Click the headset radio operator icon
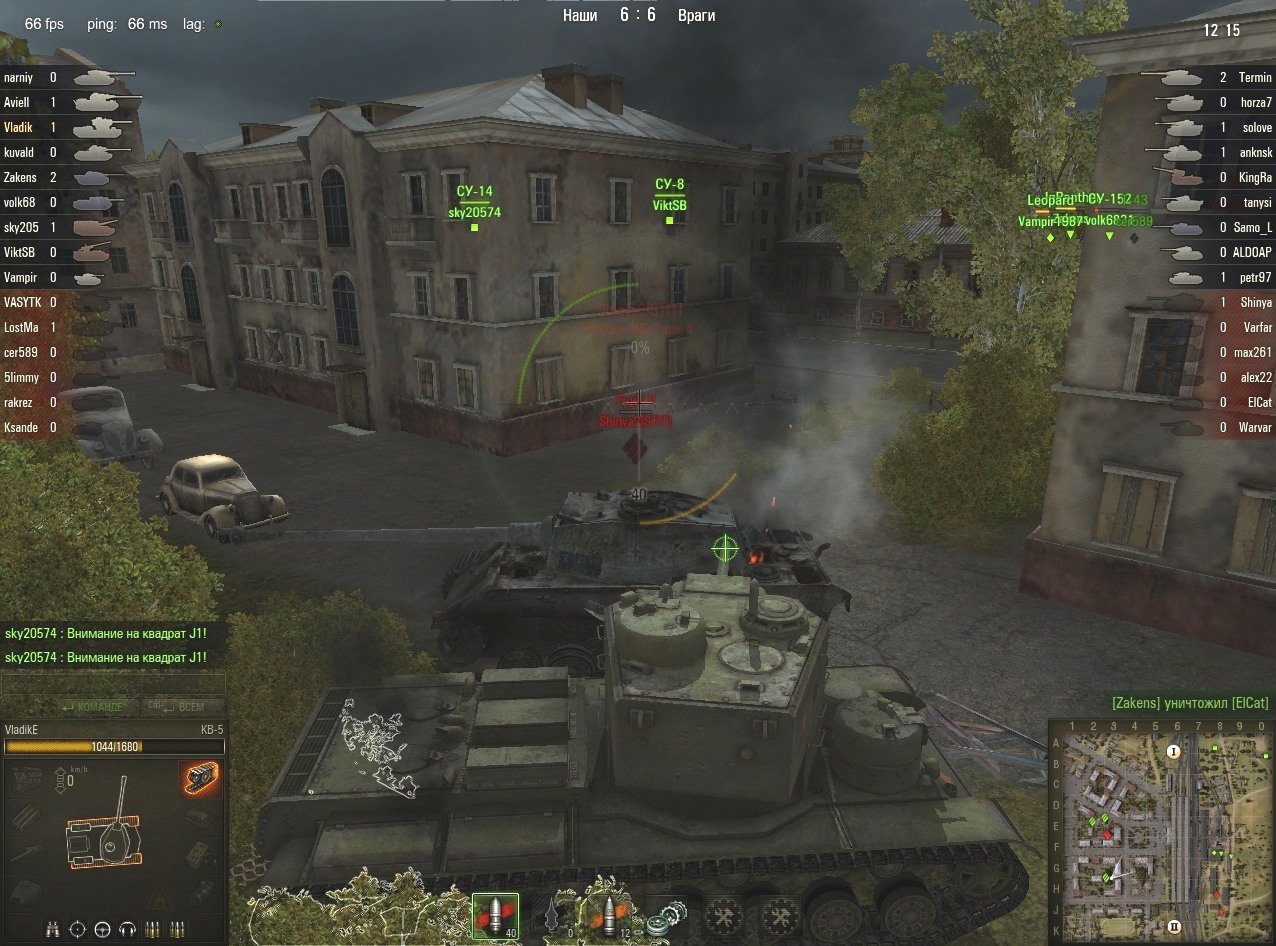This screenshot has height=946, width=1276. tap(127, 929)
